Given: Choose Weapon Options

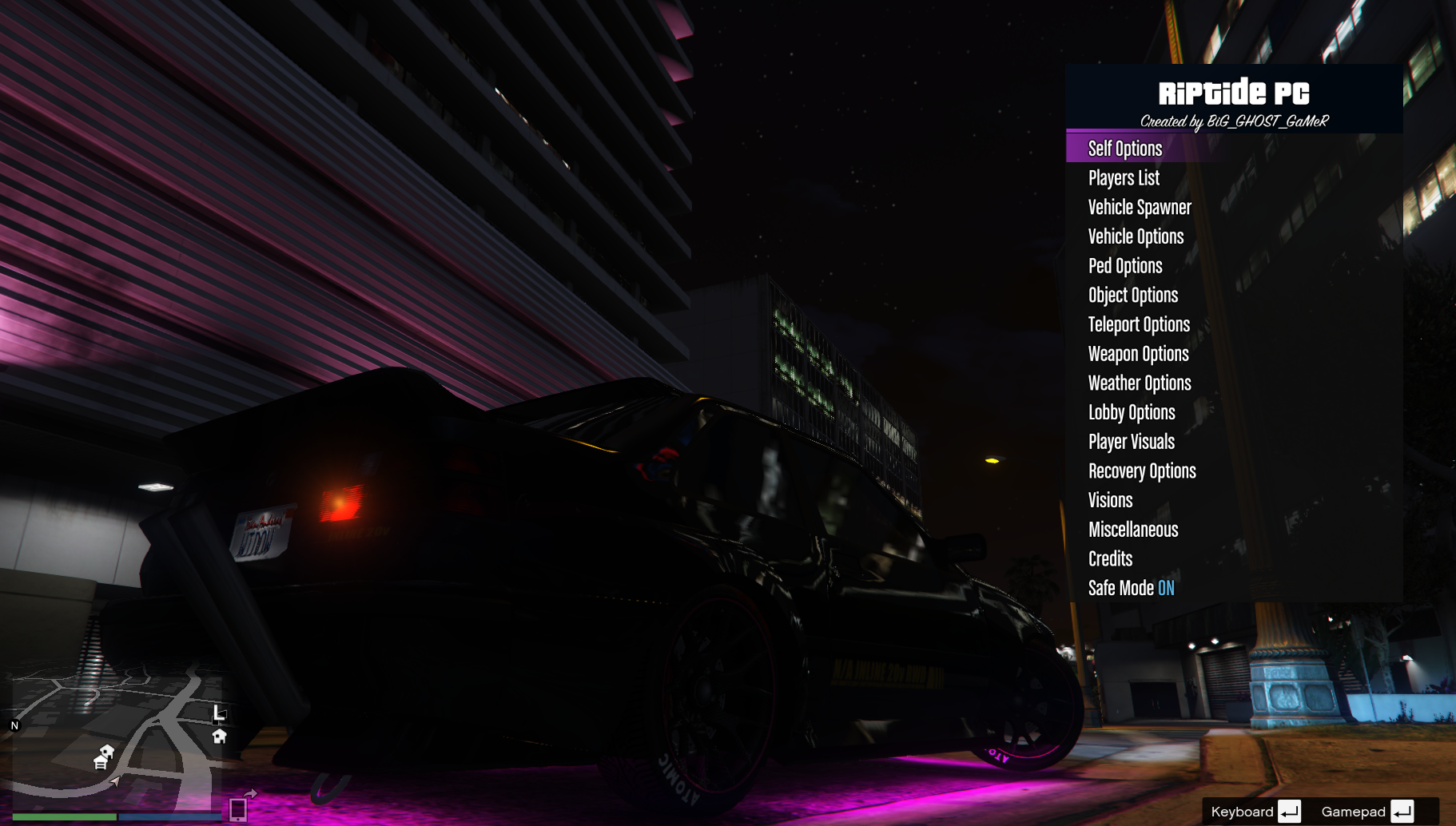Looking at the screenshot, I should pos(1138,354).
